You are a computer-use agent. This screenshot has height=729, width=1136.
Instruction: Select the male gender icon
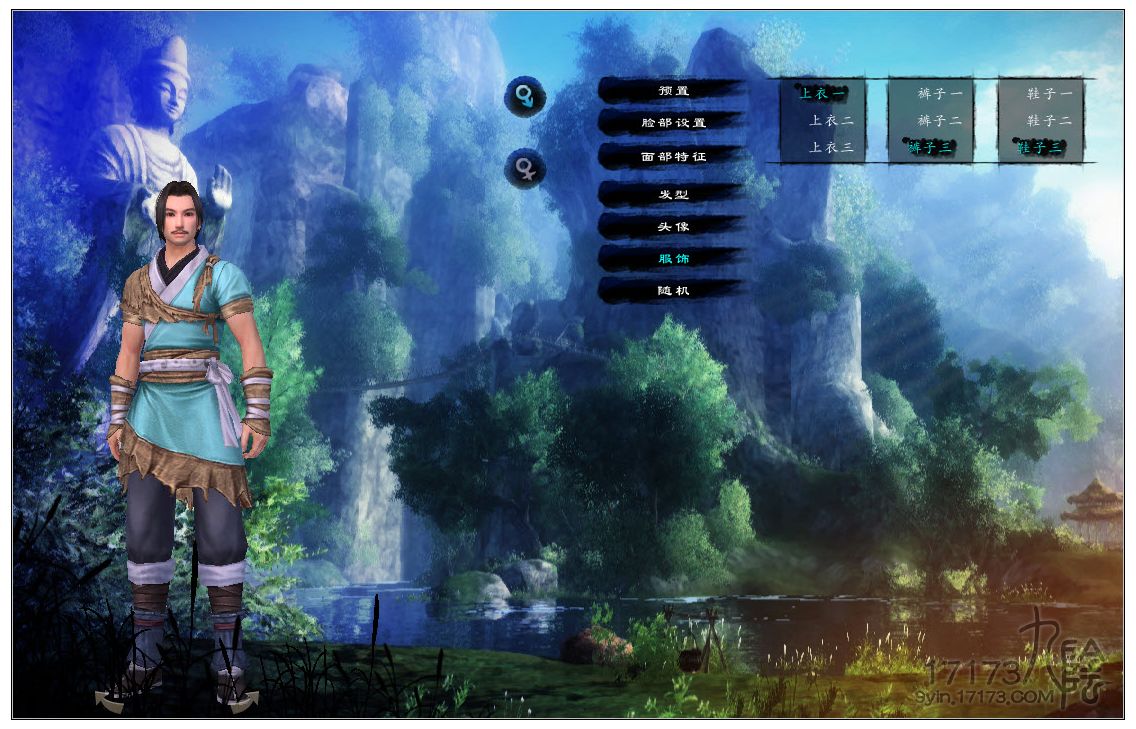point(525,97)
